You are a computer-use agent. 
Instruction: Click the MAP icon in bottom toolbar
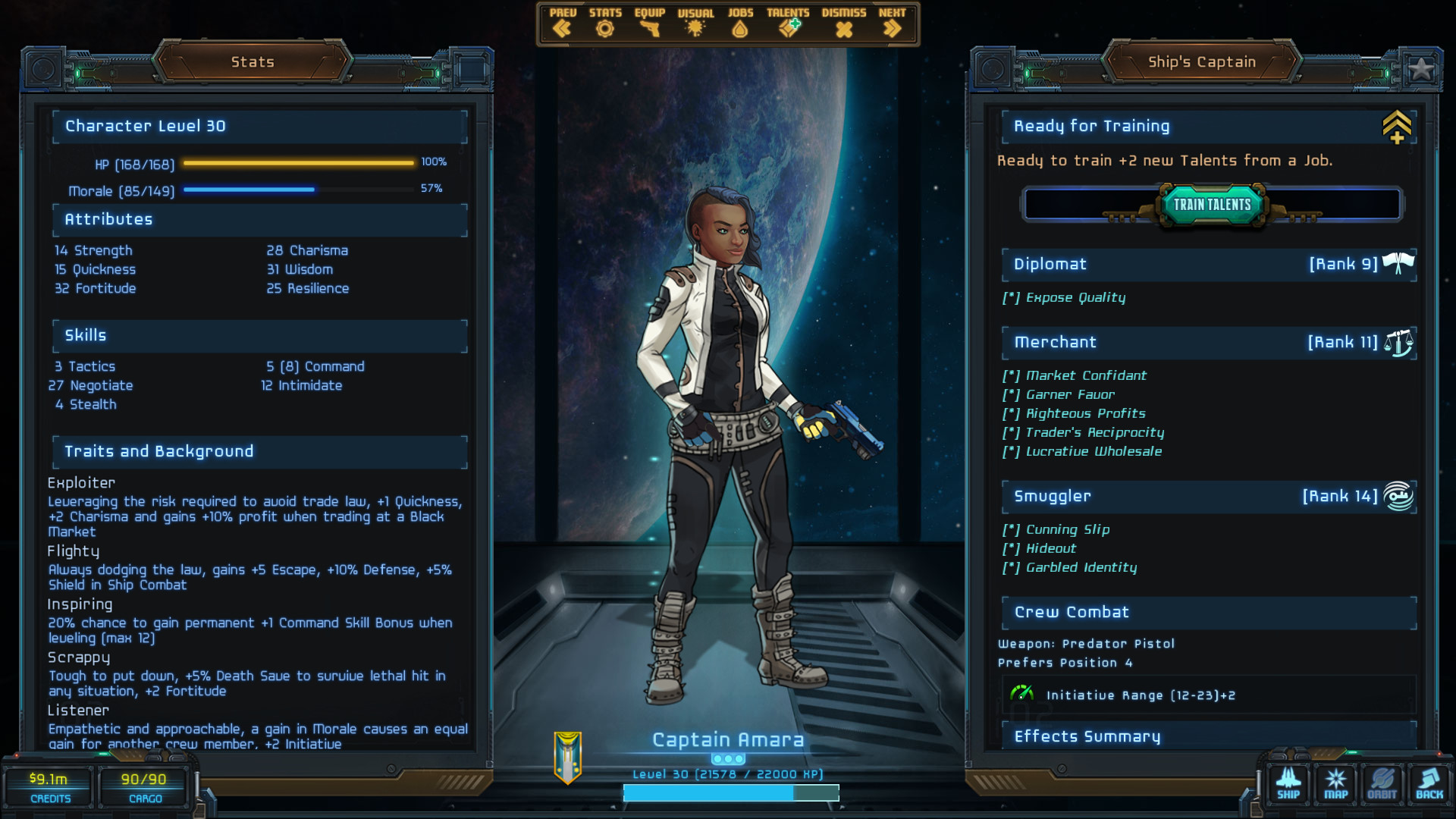(x=1335, y=784)
